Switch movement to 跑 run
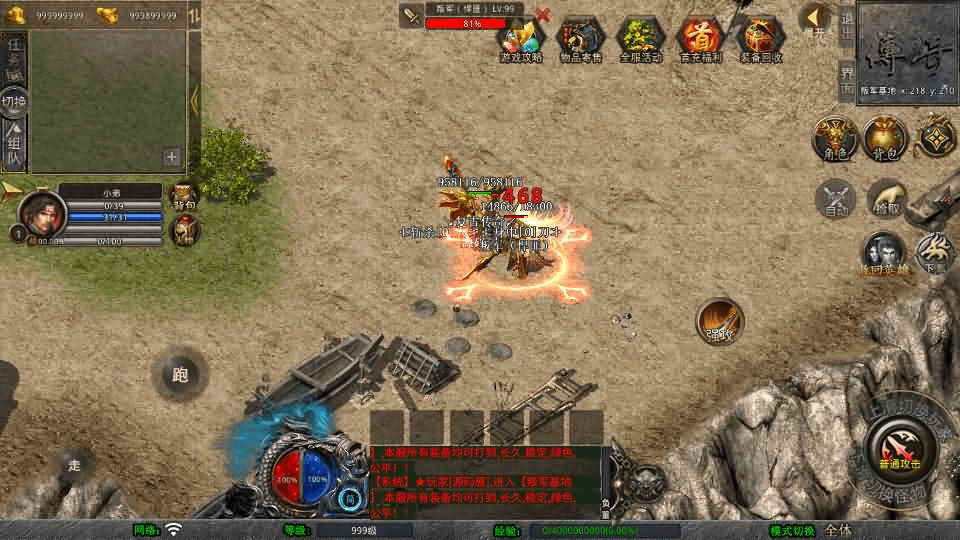Screen dimensions: 960x540 pos(180,375)
